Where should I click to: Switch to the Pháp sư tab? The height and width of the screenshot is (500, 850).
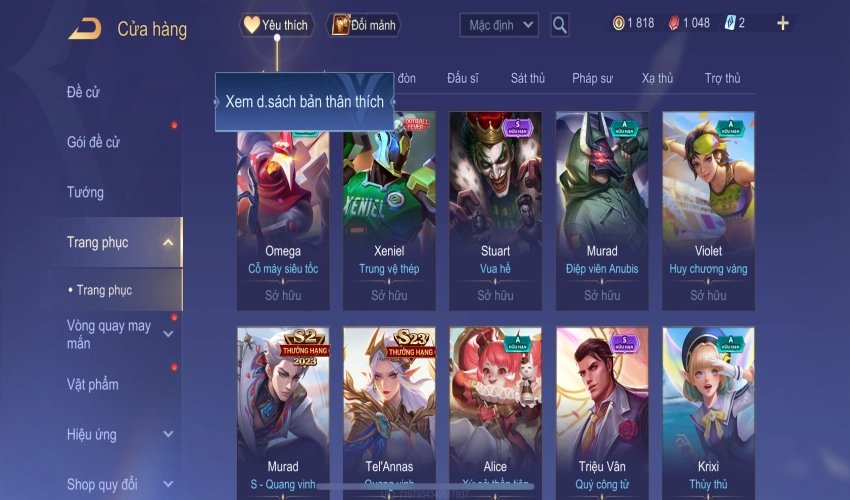(x=592, y=78)
